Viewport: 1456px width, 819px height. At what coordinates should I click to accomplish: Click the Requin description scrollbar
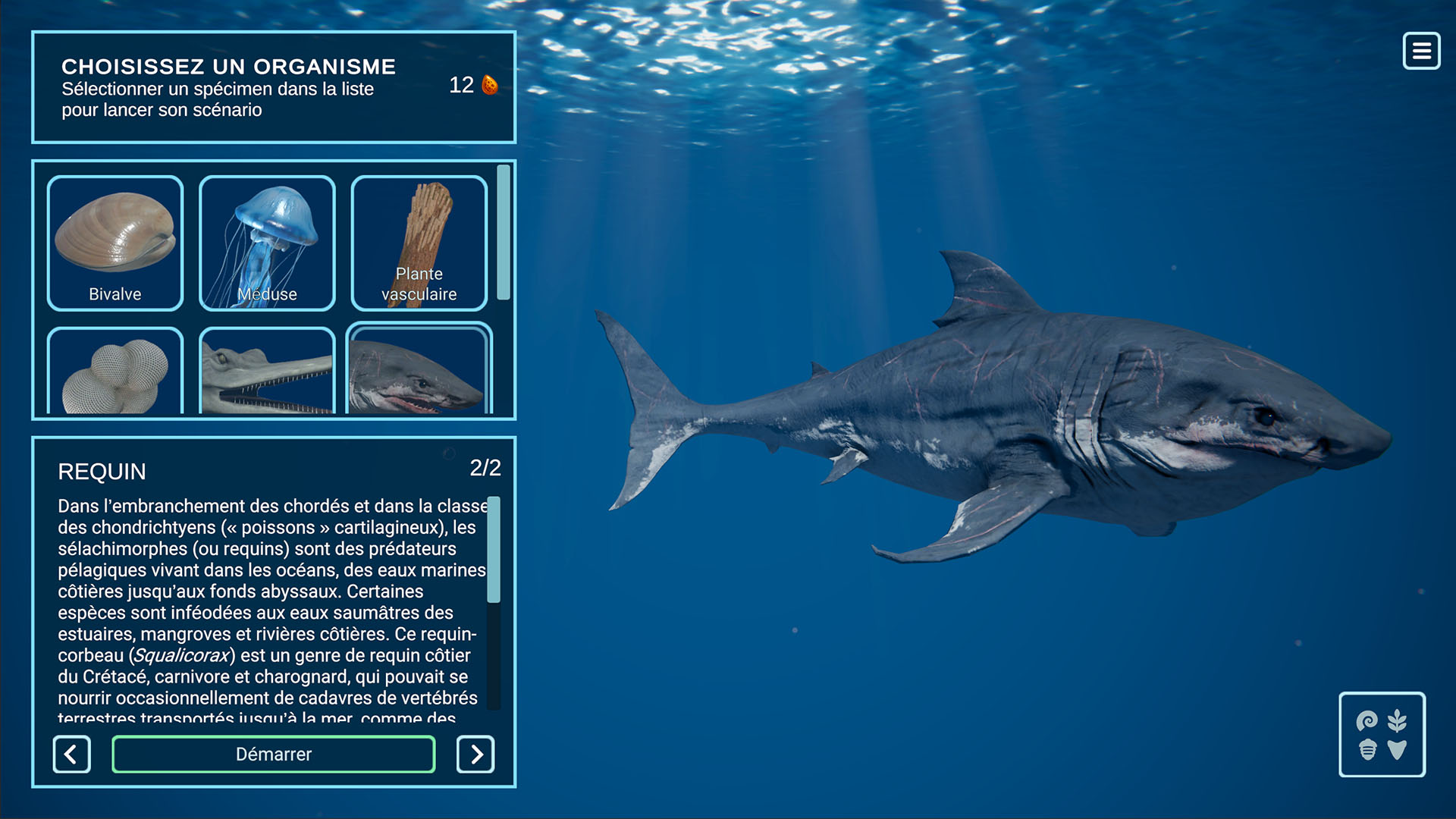(x=494, y=550)
